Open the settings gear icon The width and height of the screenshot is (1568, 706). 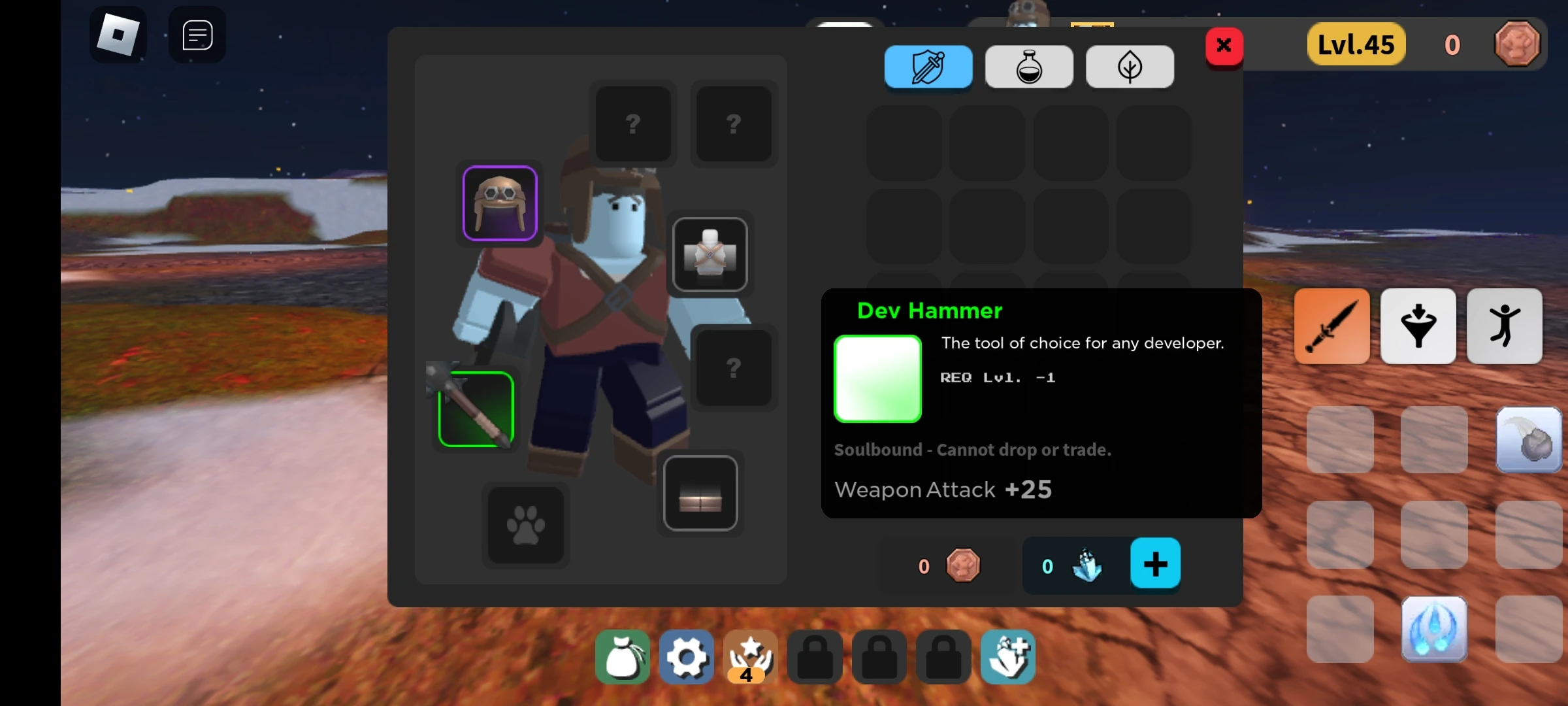click(686, 657)
